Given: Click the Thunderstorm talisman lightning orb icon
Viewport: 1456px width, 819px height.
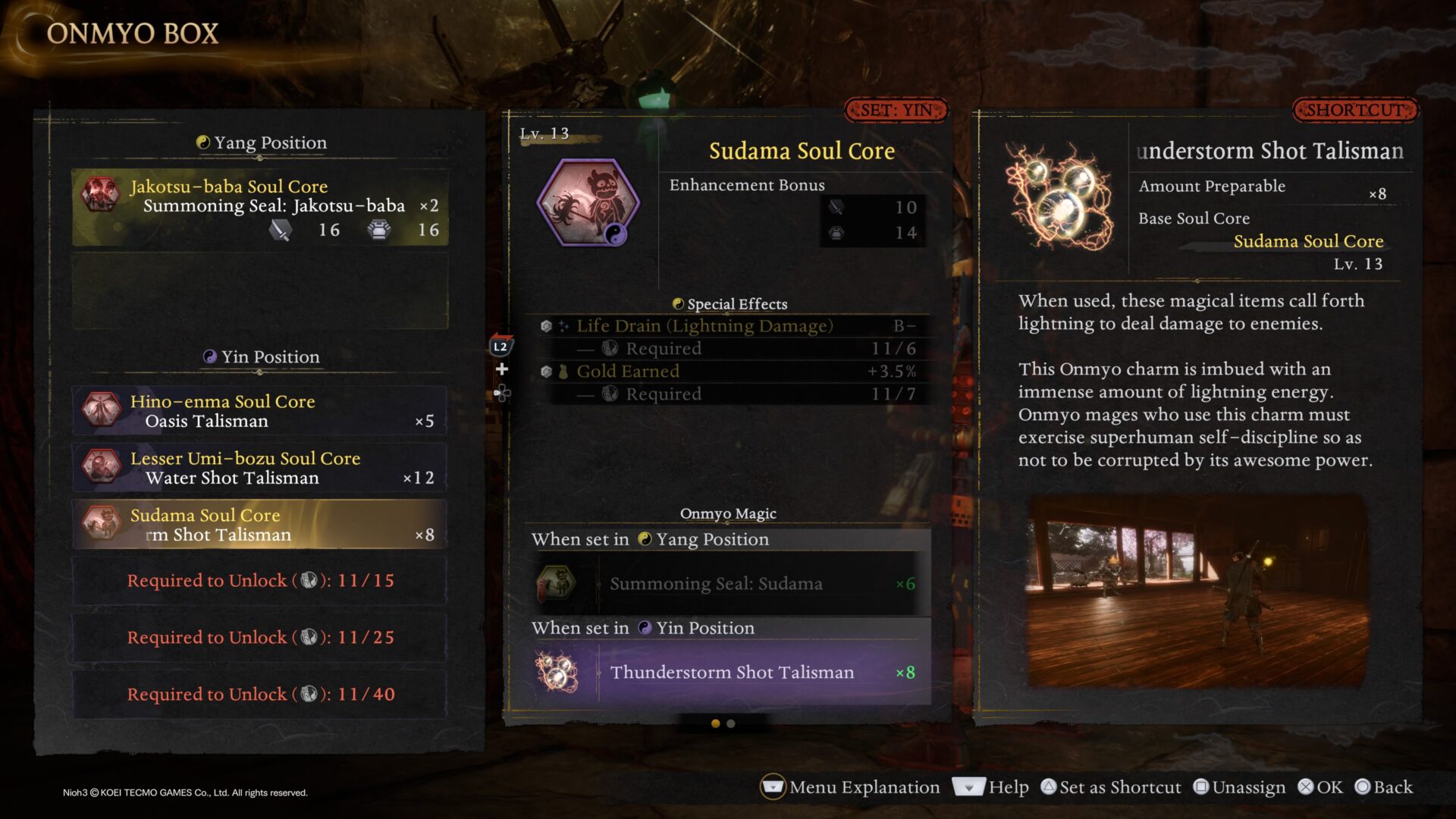Looking at the screenshot, I should click(1059, 197).
